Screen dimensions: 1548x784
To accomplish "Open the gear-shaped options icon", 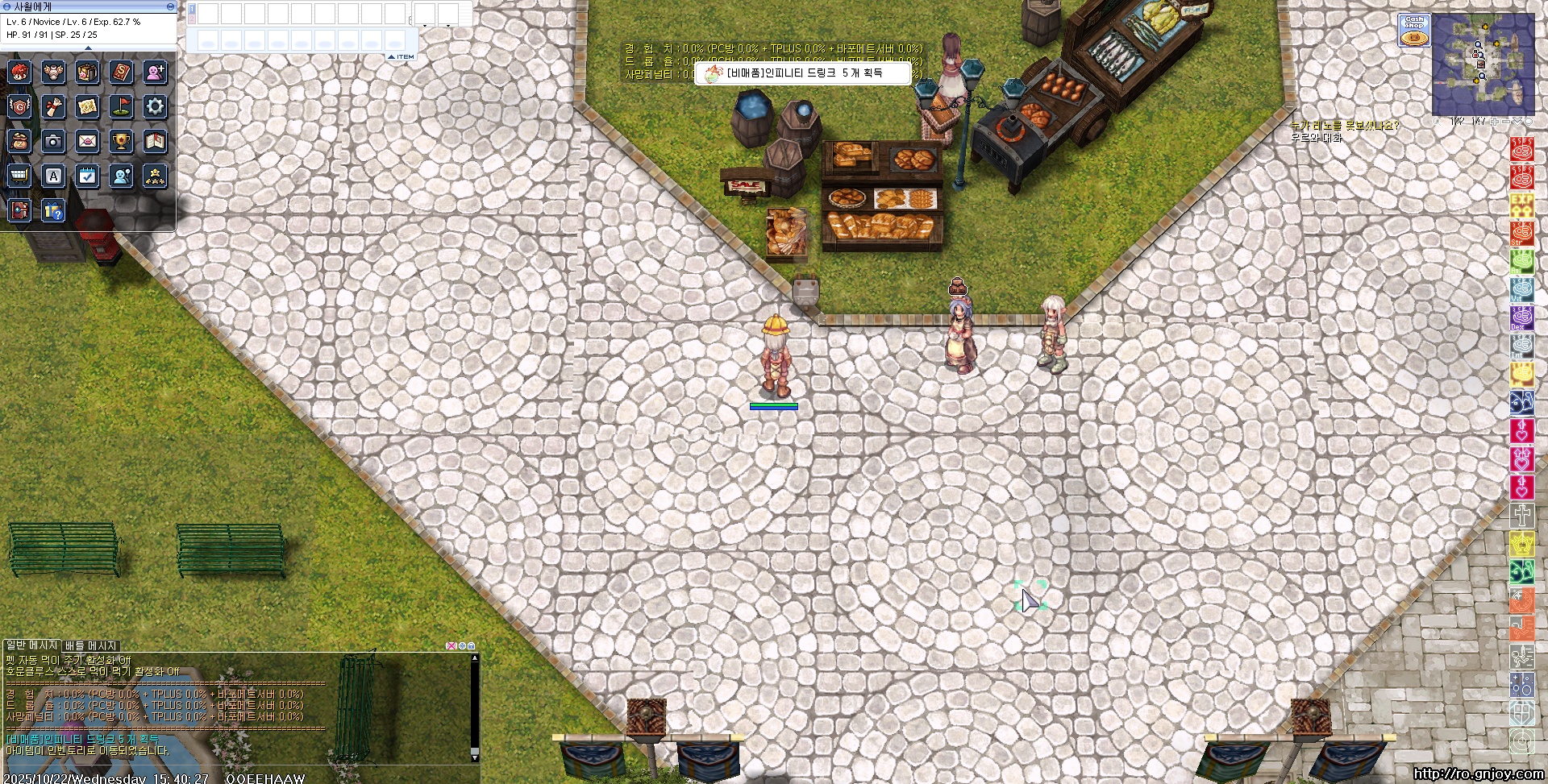I will point(155,106).
